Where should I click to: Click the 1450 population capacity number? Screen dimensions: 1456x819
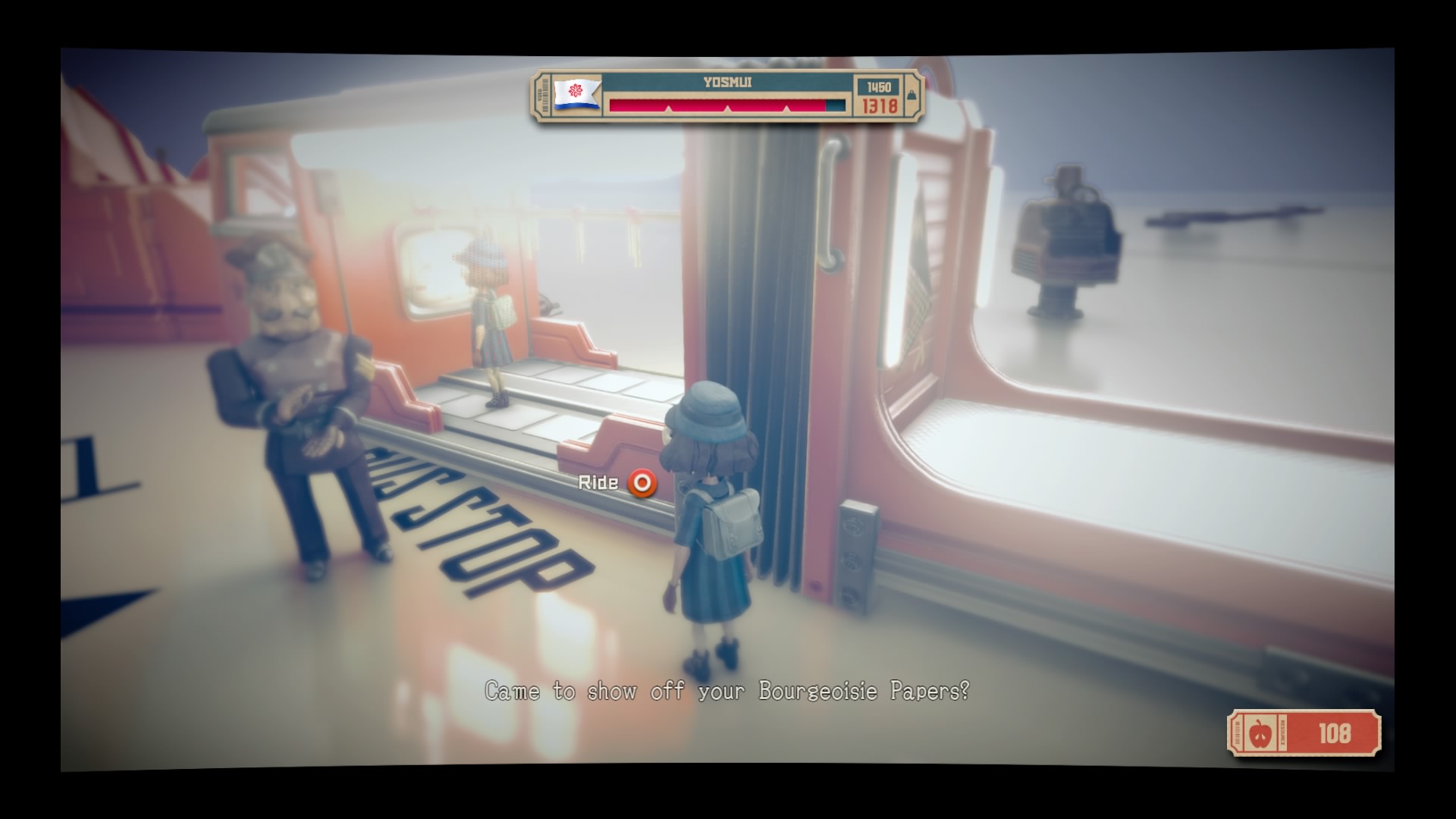coord(877,86)
